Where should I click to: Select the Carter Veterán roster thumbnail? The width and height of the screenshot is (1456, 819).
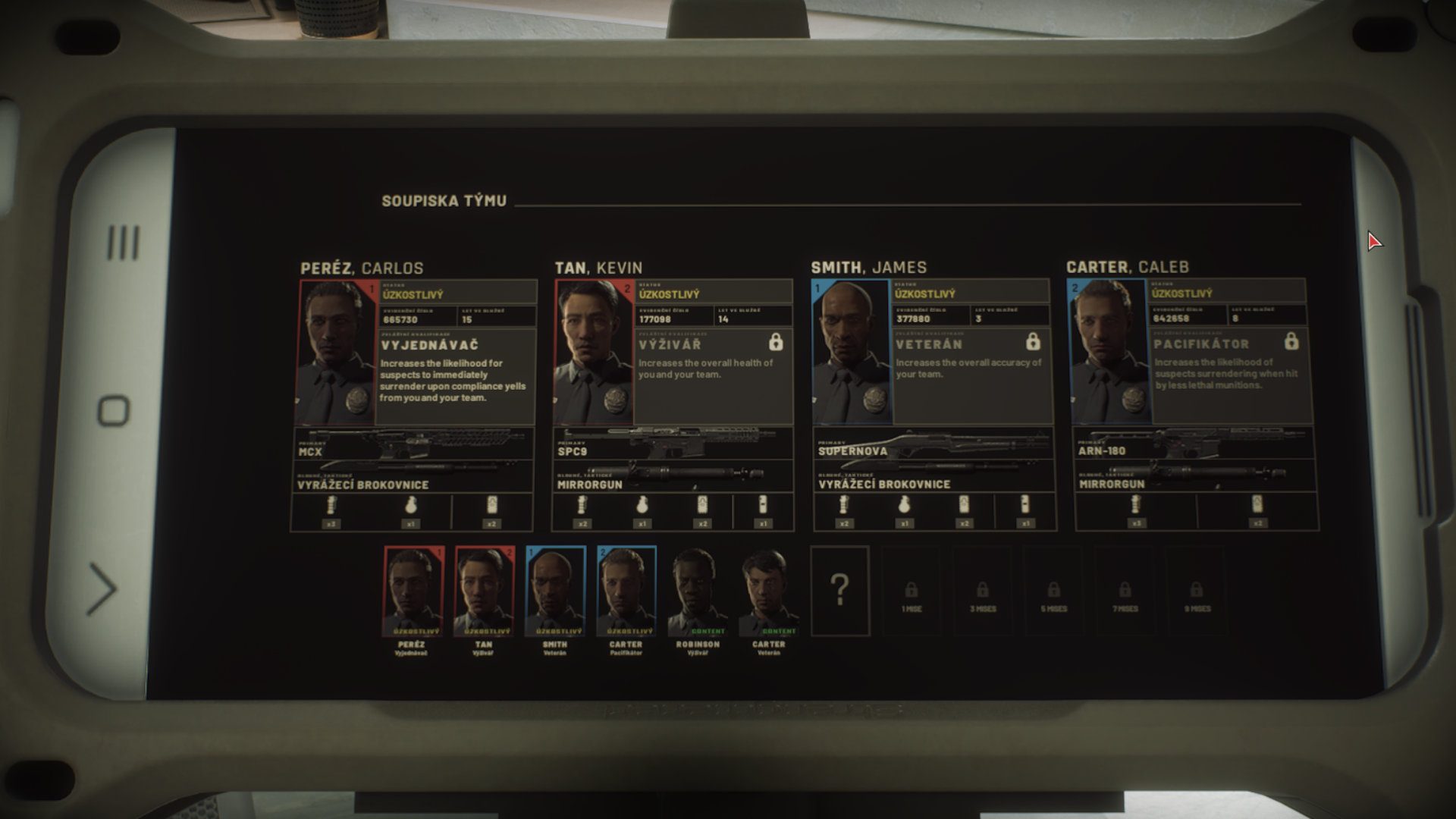(768, 592)
